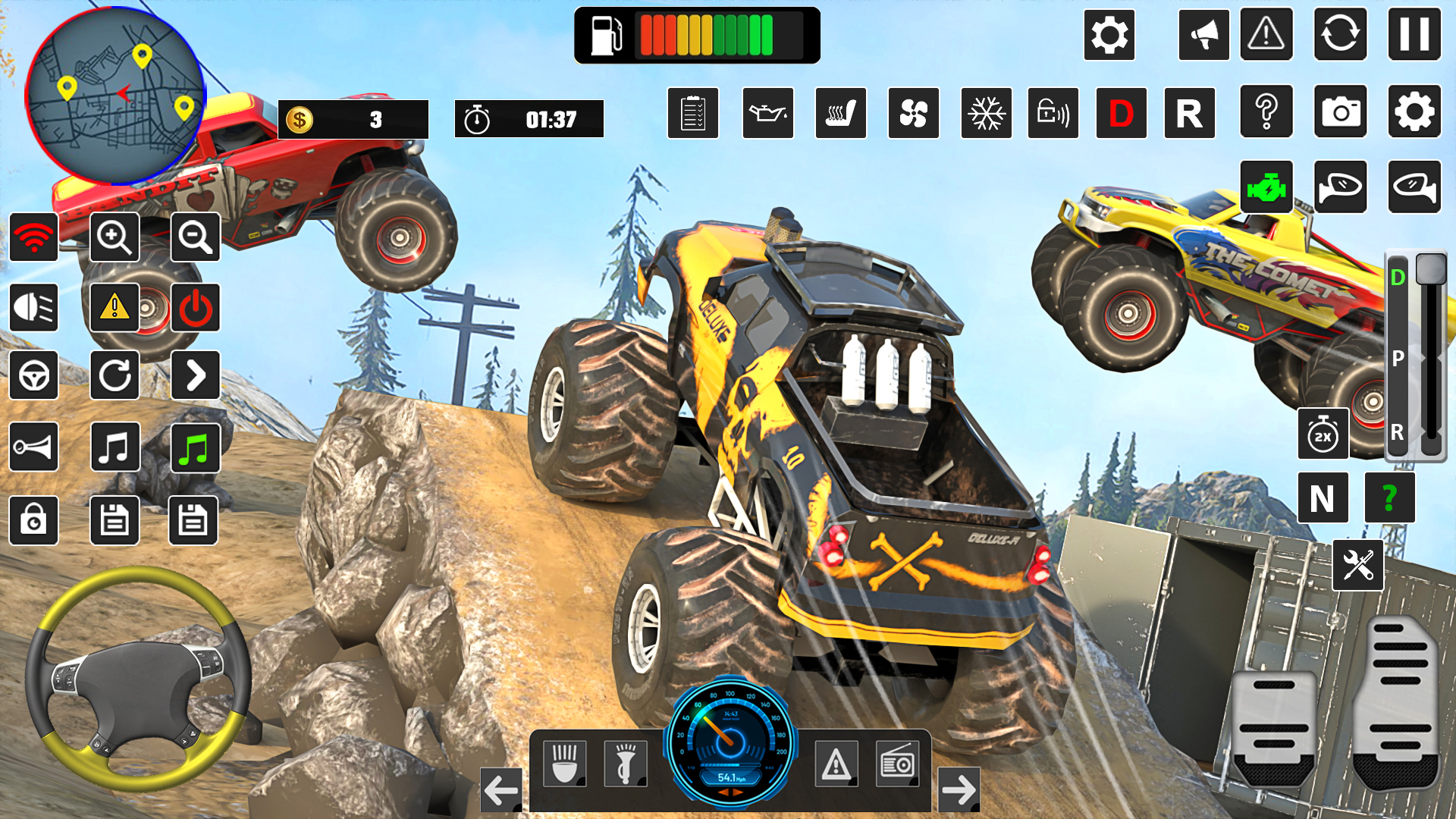Viewport: 1456px width, 819px height.
Task: Open the vehicle damage checklist
Action: (x=693, y=114)
